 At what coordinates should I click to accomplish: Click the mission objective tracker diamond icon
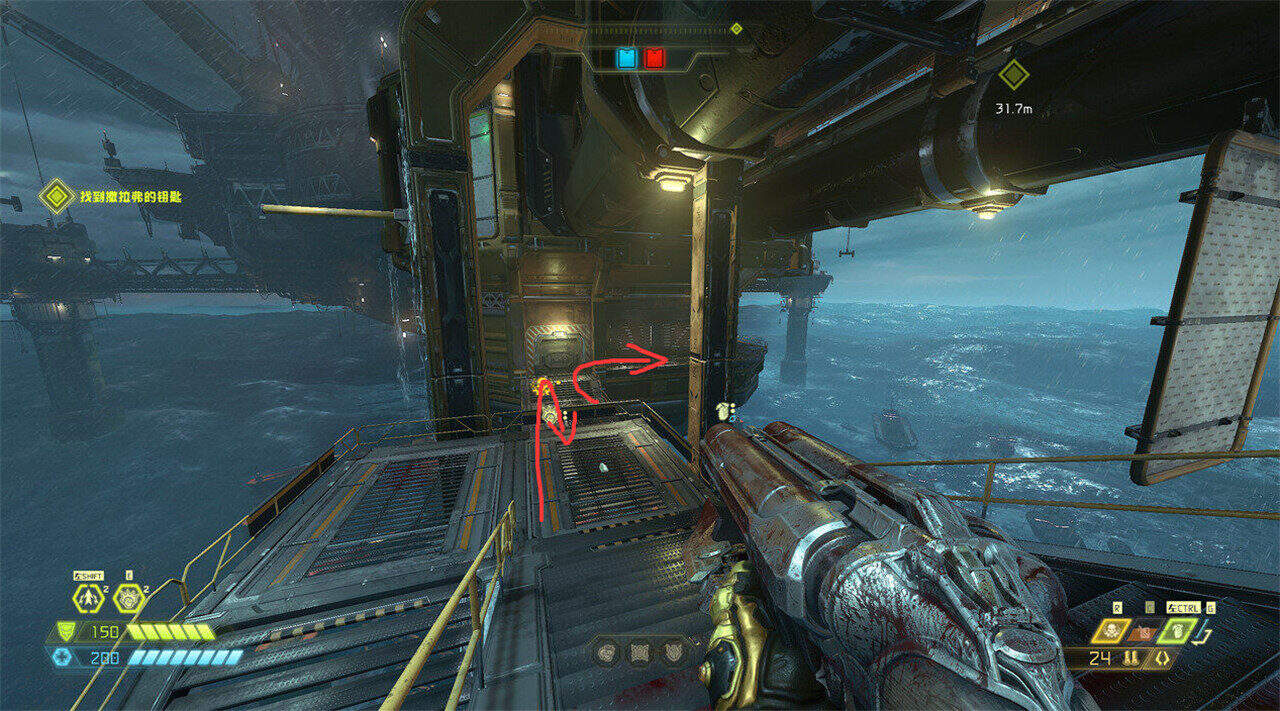[56, 195]
